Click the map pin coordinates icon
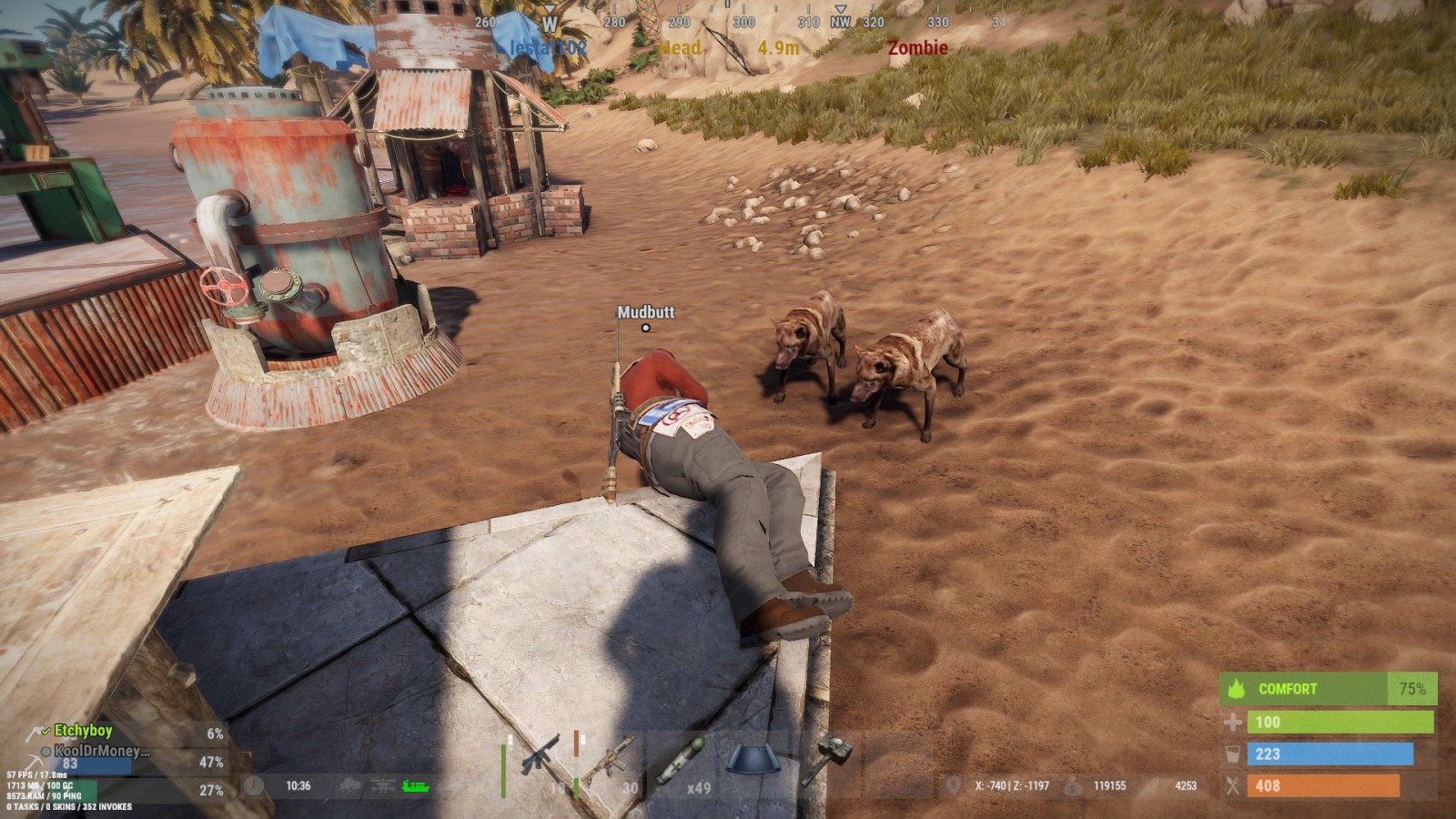The image size is (1456, 819). pyautogui.click(x=954, y=785)
